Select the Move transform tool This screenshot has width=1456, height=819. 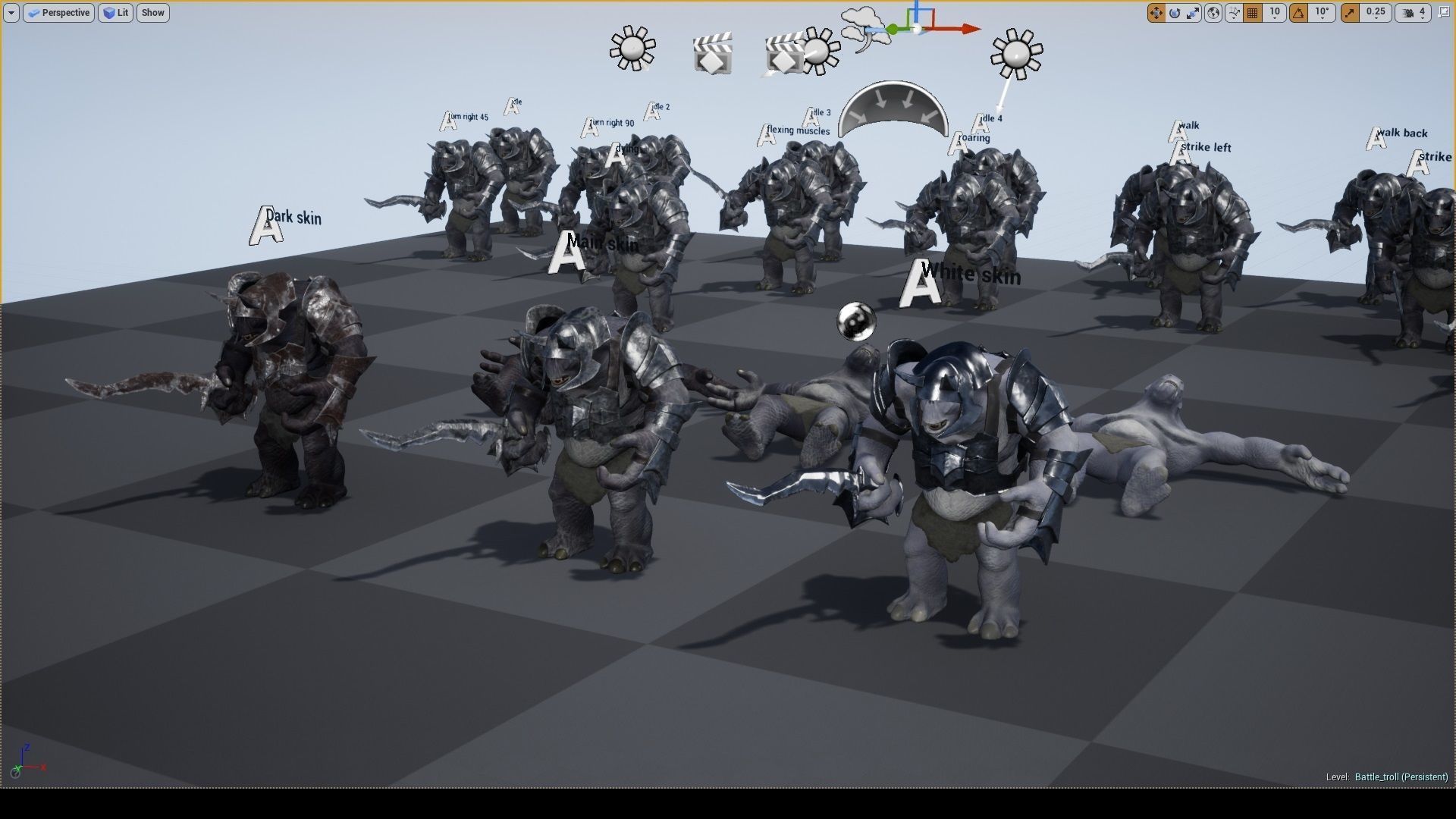(1156, 13)
